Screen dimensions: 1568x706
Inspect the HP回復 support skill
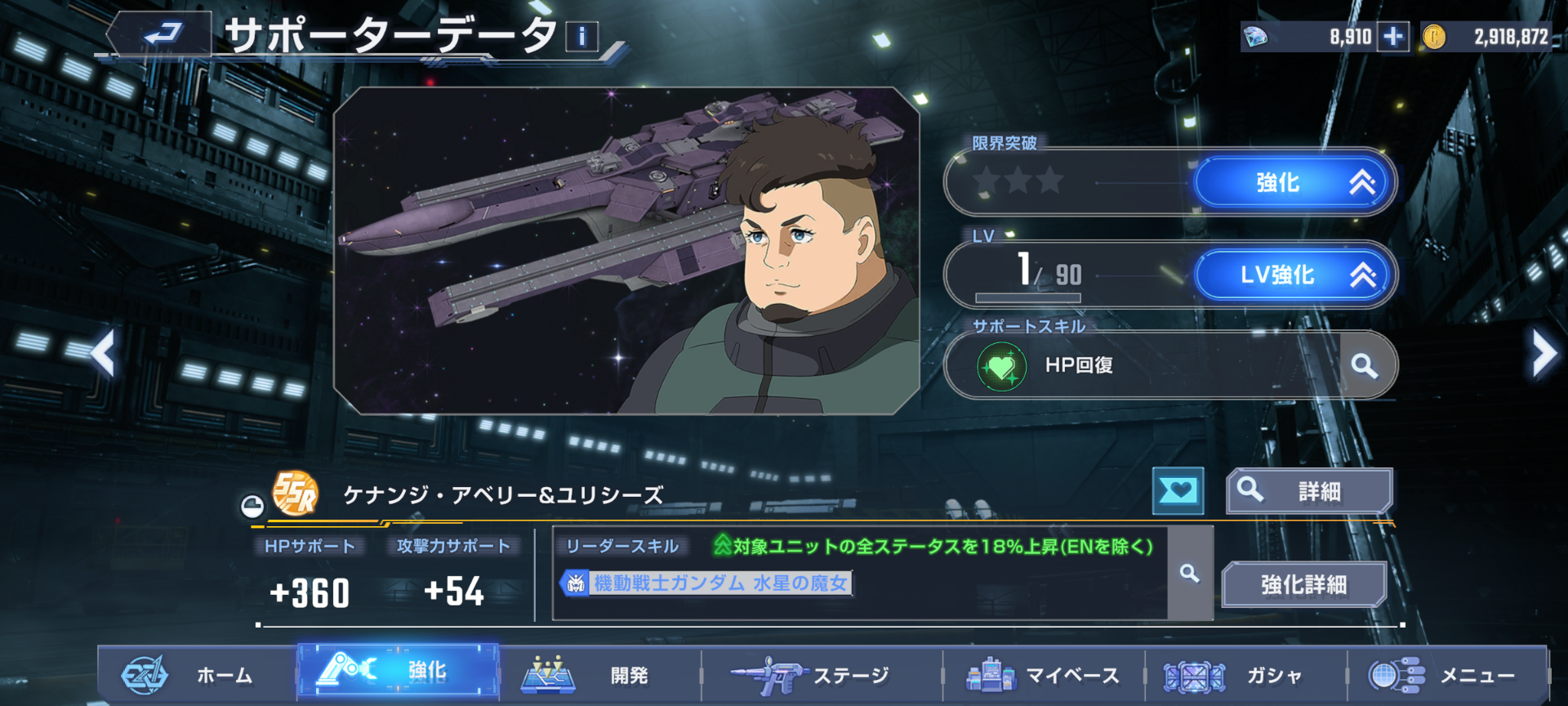click(x=1364, y=365)
